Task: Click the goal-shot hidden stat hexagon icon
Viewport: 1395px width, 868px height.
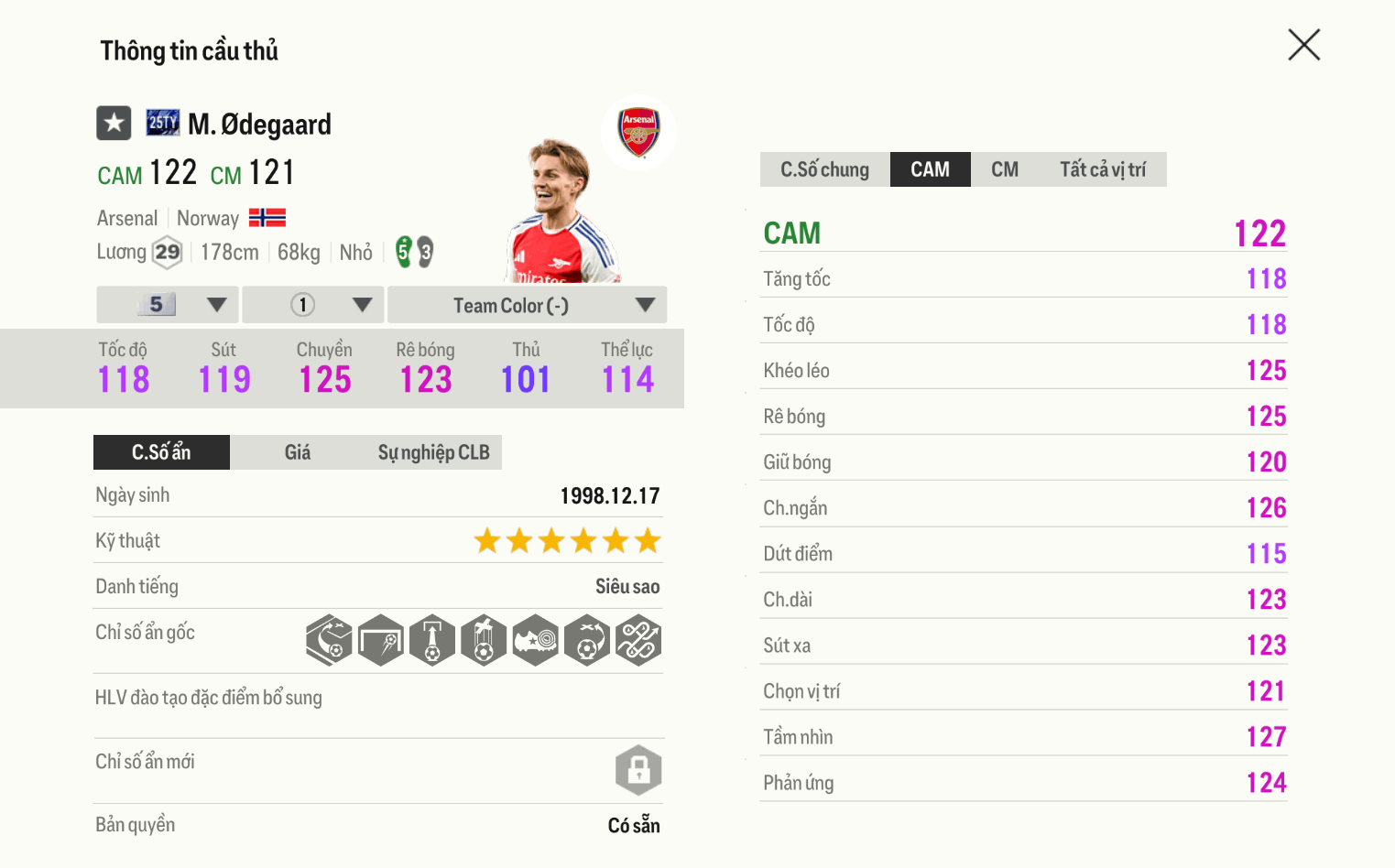Action: (380, 640)
